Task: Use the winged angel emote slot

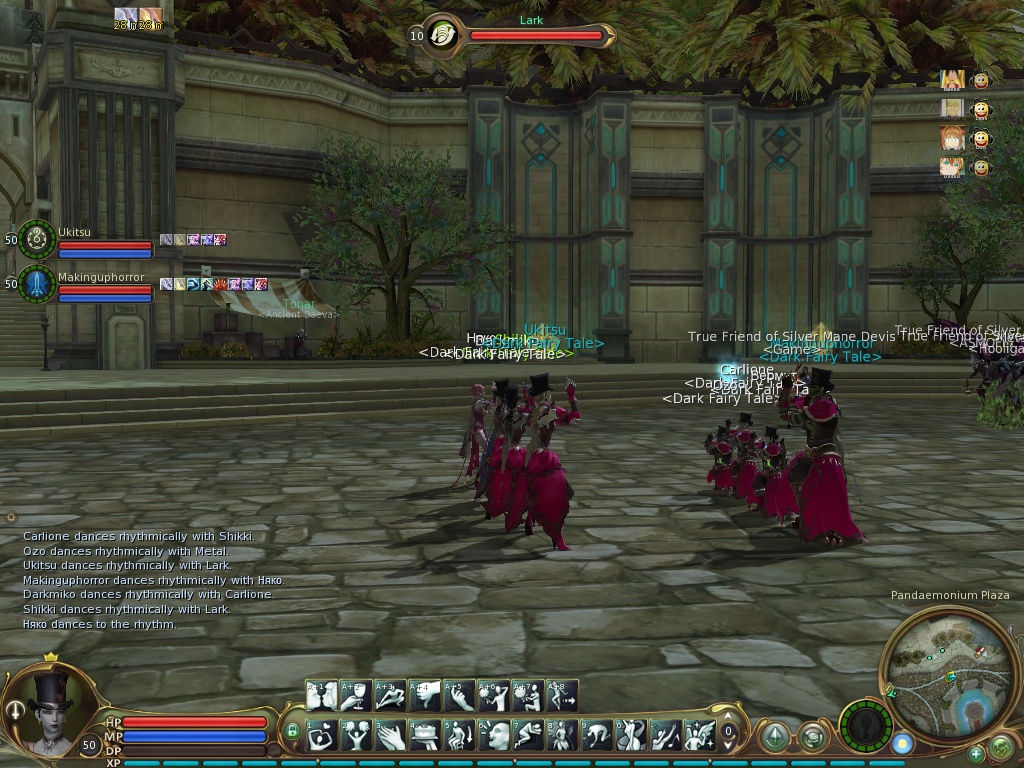Action: point(700,736)
